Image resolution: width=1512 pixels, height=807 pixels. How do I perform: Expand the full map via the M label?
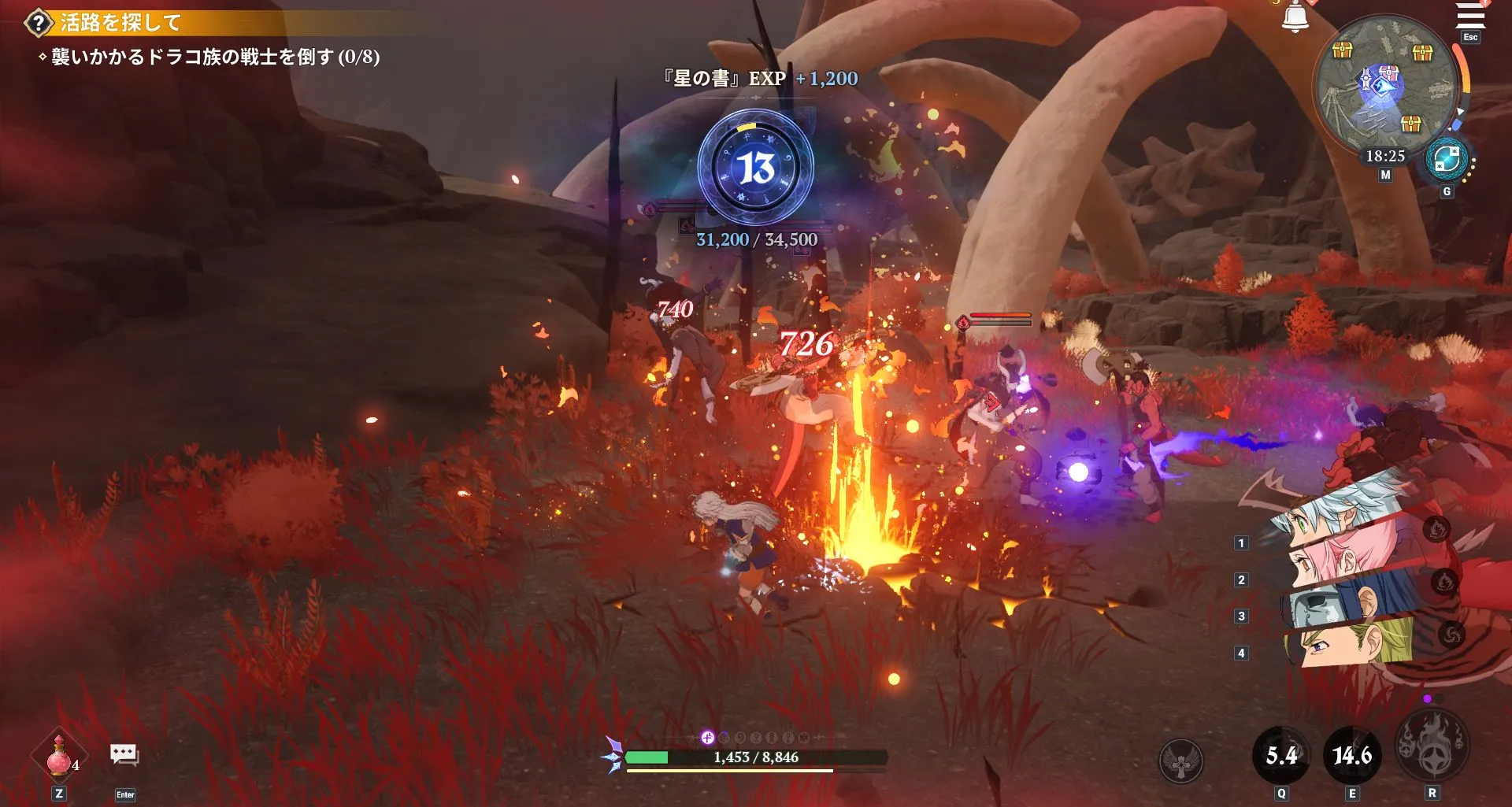tap(1386, 174)
